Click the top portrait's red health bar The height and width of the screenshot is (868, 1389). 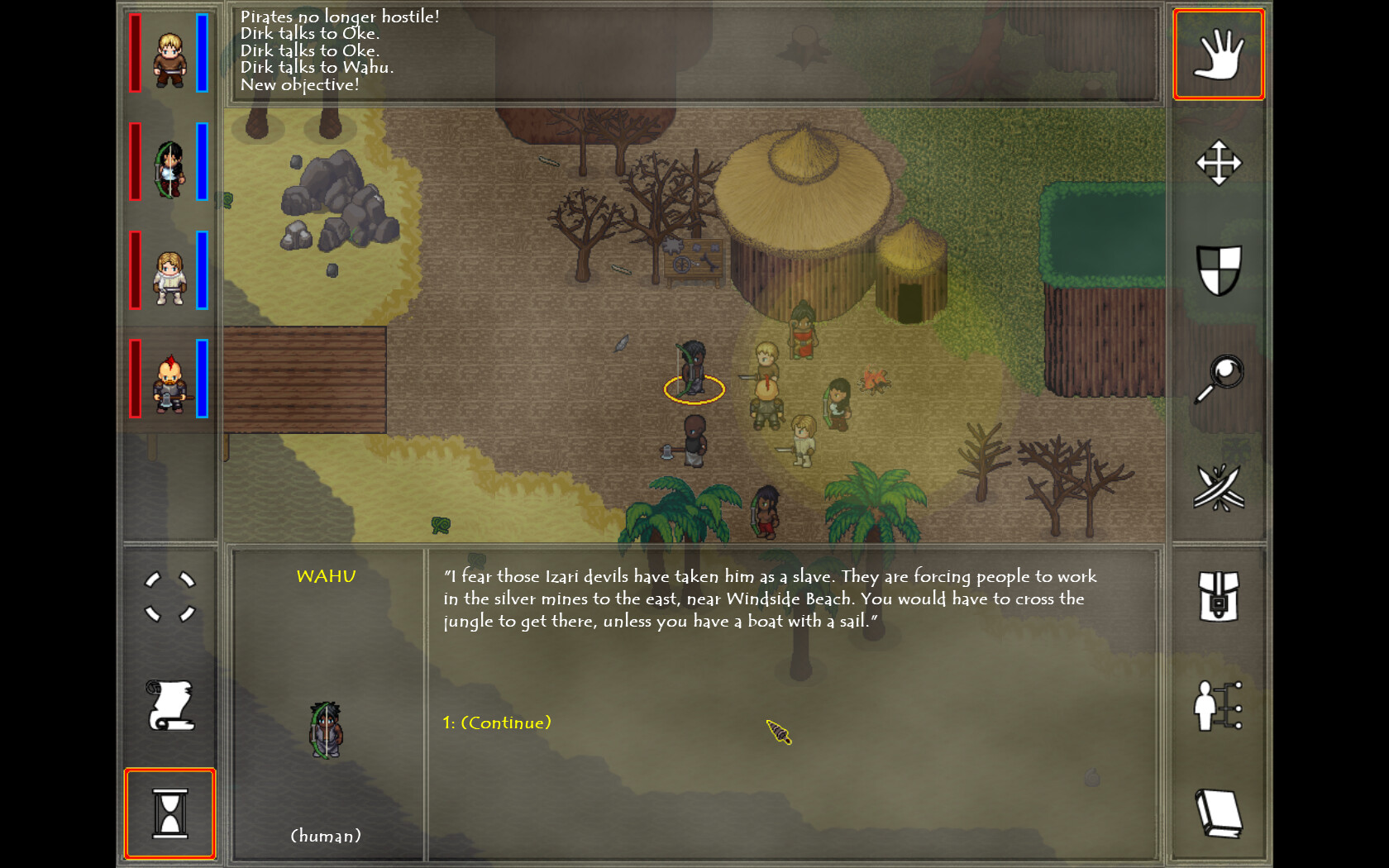point(132,52)
